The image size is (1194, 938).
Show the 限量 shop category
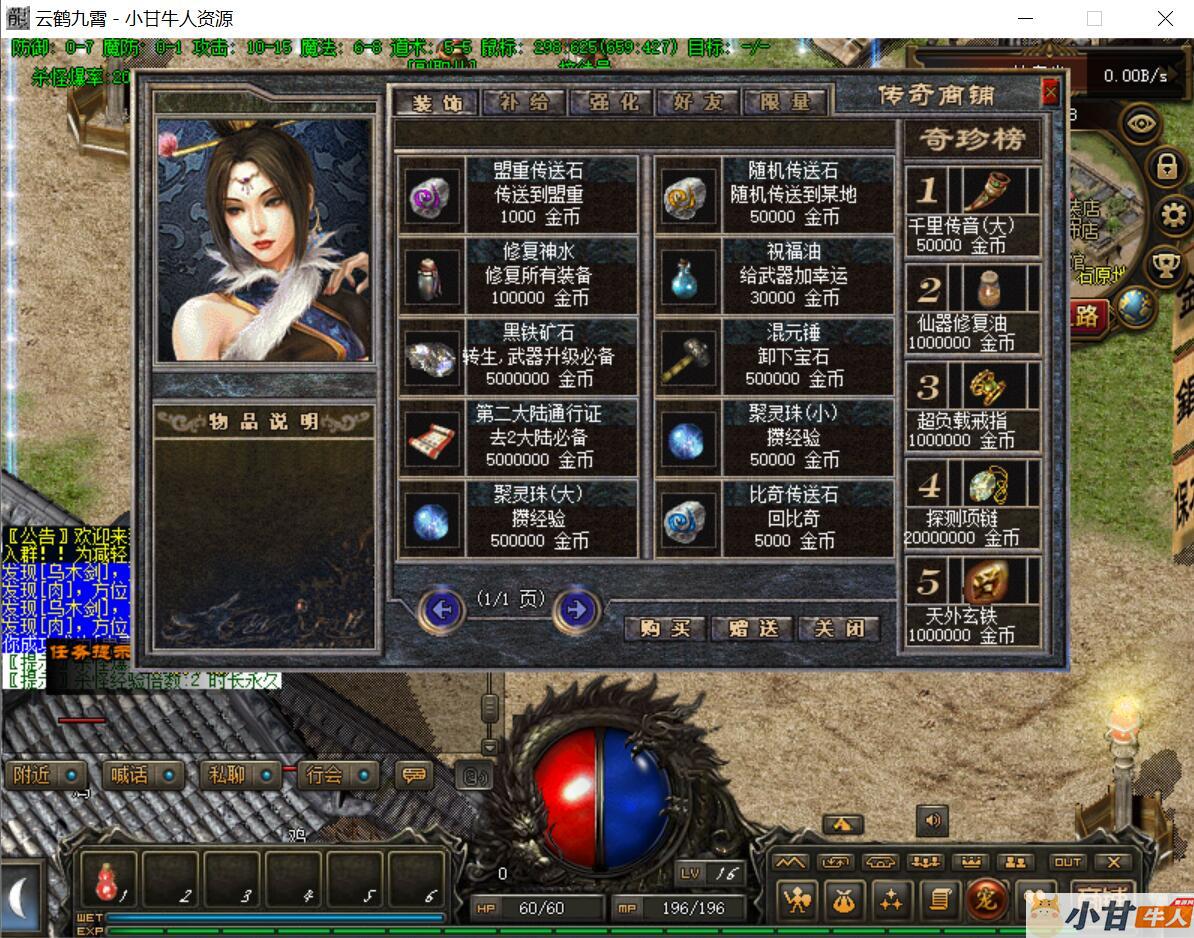783,102
